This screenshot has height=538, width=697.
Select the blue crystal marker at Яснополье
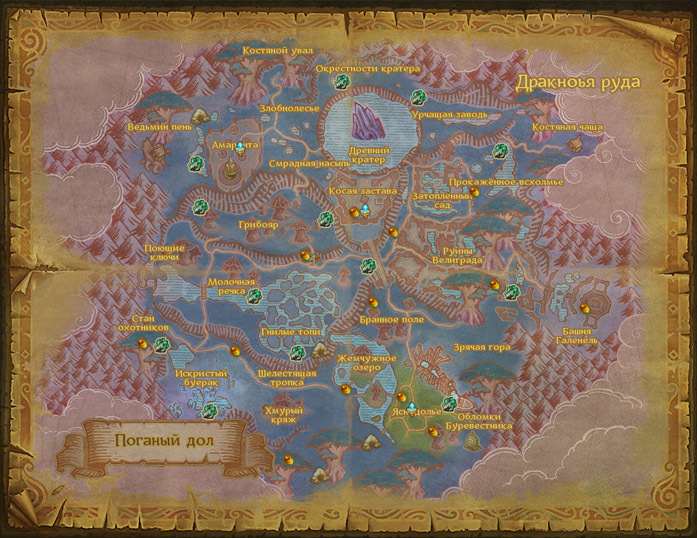click(x=411, y=407)
